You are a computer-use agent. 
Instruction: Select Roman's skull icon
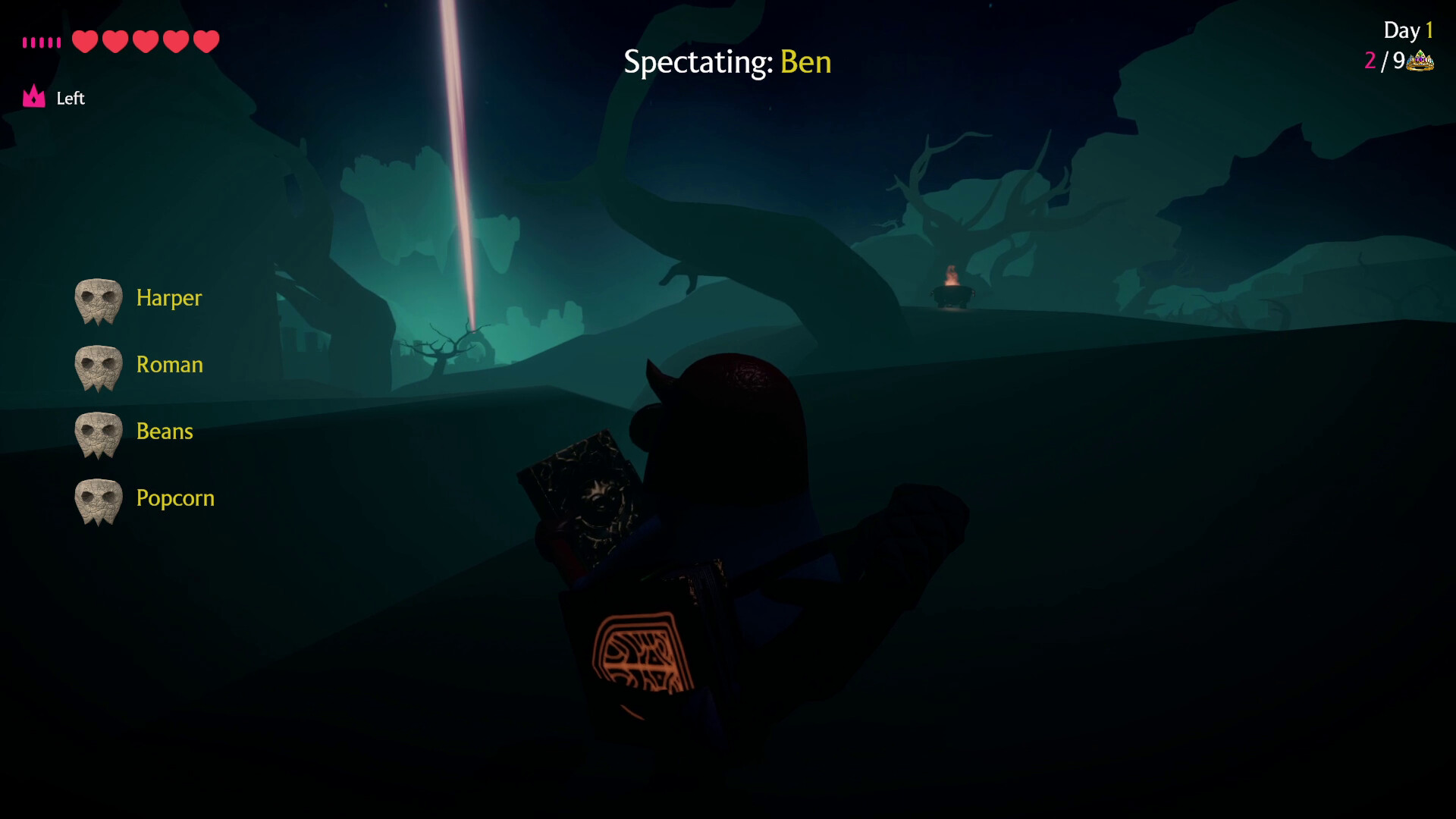pos(99,366)
